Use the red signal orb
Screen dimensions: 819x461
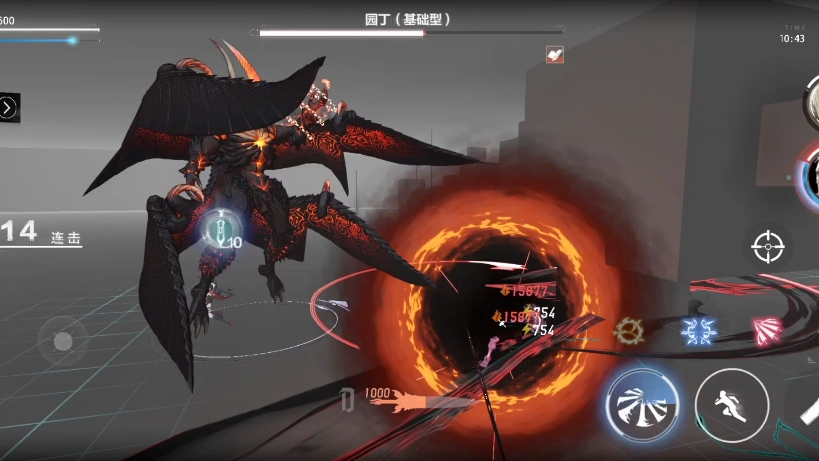click(x=764, y=329)
